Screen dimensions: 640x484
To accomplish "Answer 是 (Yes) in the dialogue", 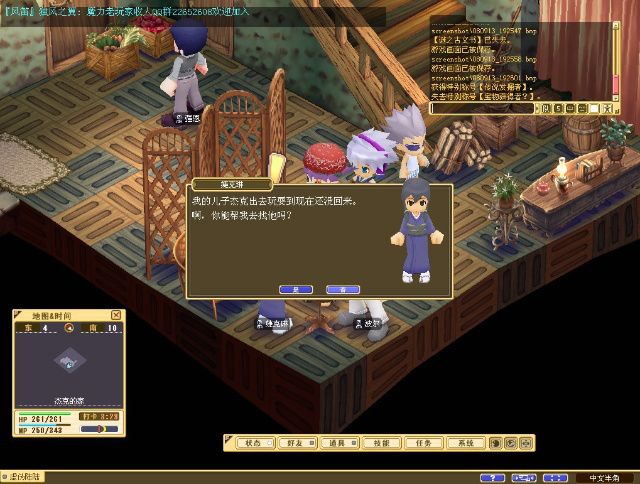I will point(296,289).
